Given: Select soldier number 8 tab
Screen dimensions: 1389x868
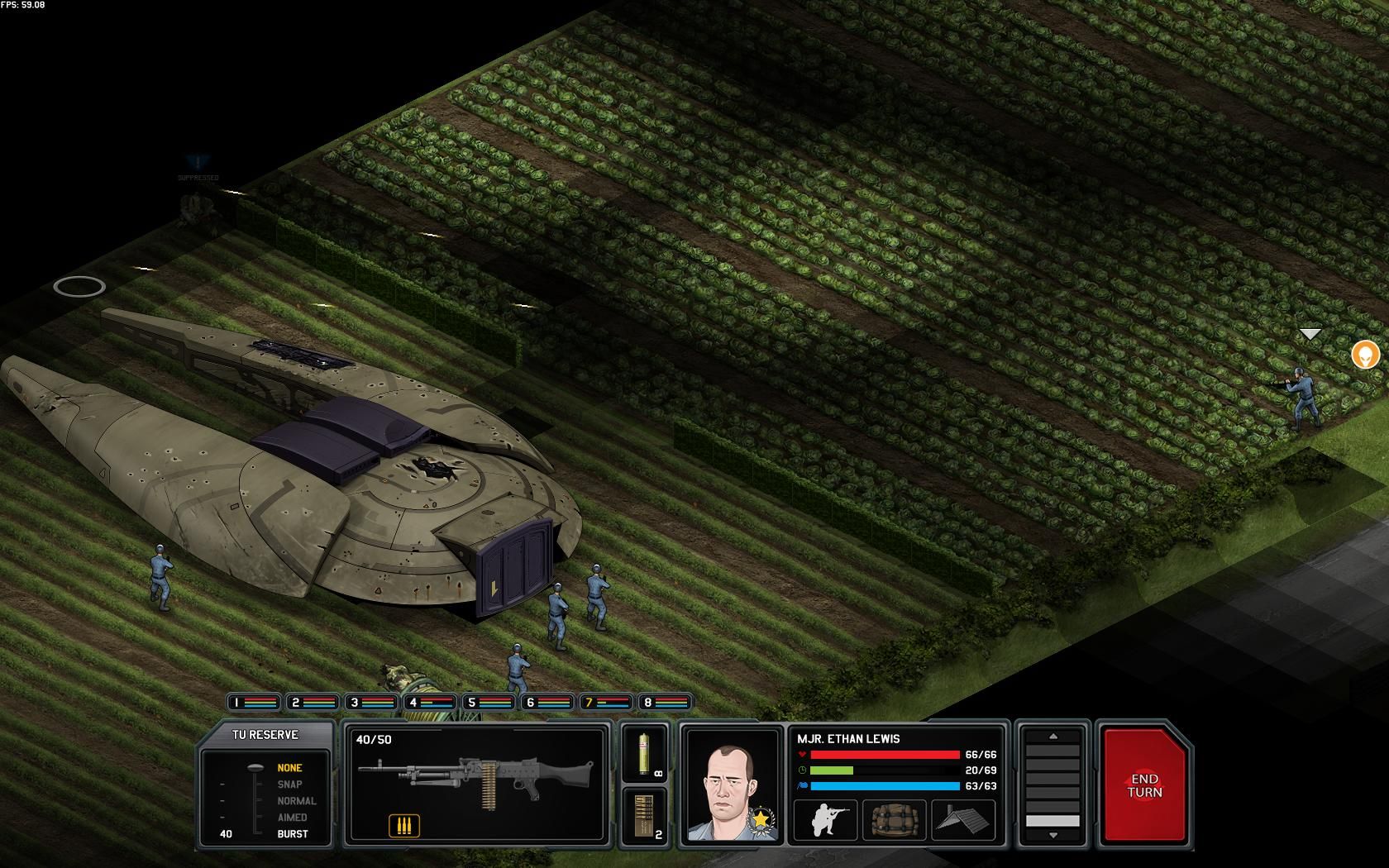Looking at the screenshot, I should click(665, 703).
